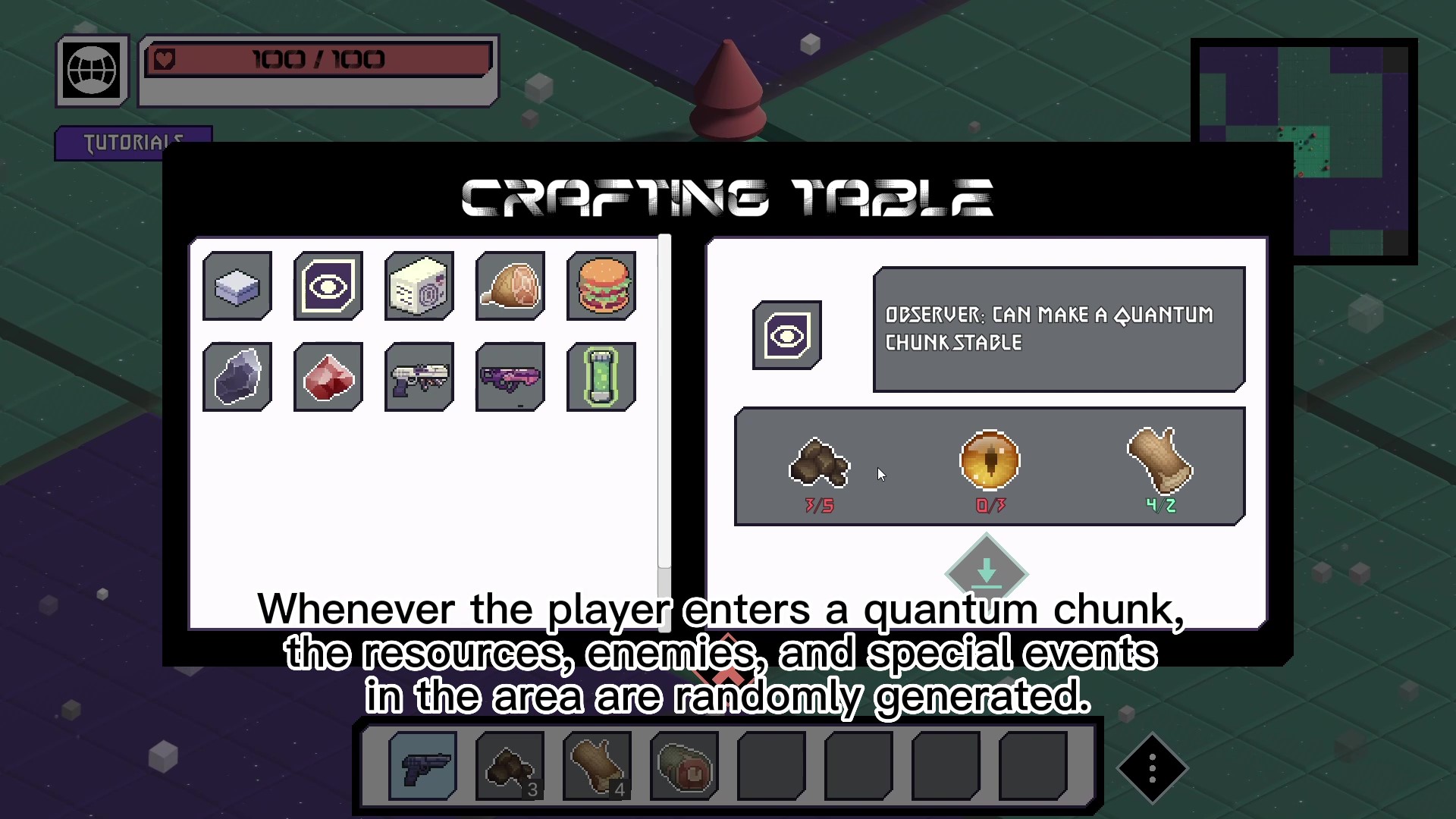The image size is (1456, 819).
Task: Select the burger recipe
Action: [x=601, y=287]
